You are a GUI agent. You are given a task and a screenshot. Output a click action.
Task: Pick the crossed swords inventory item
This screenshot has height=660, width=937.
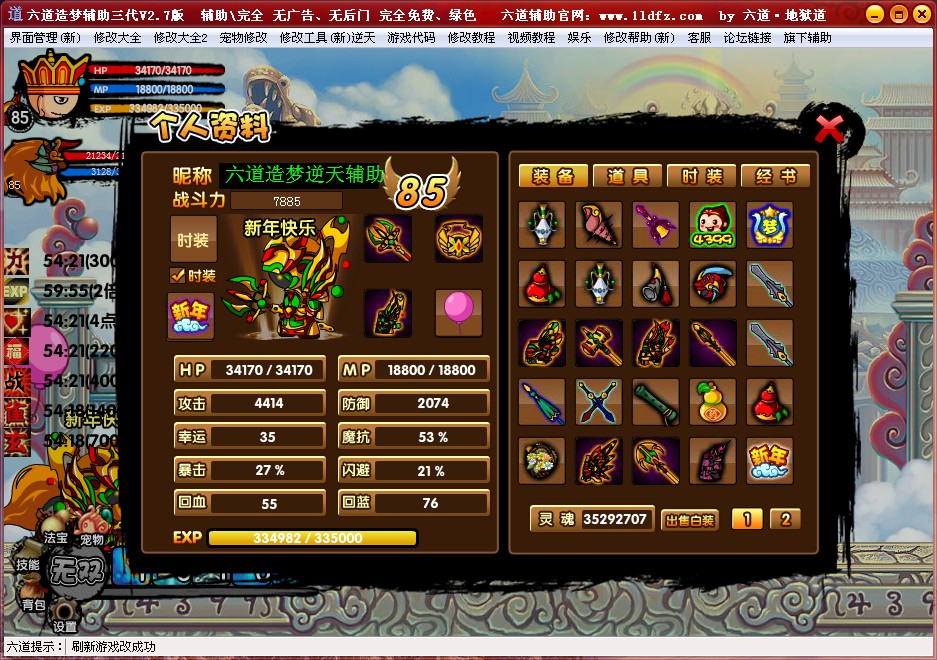tap(598, 401)
